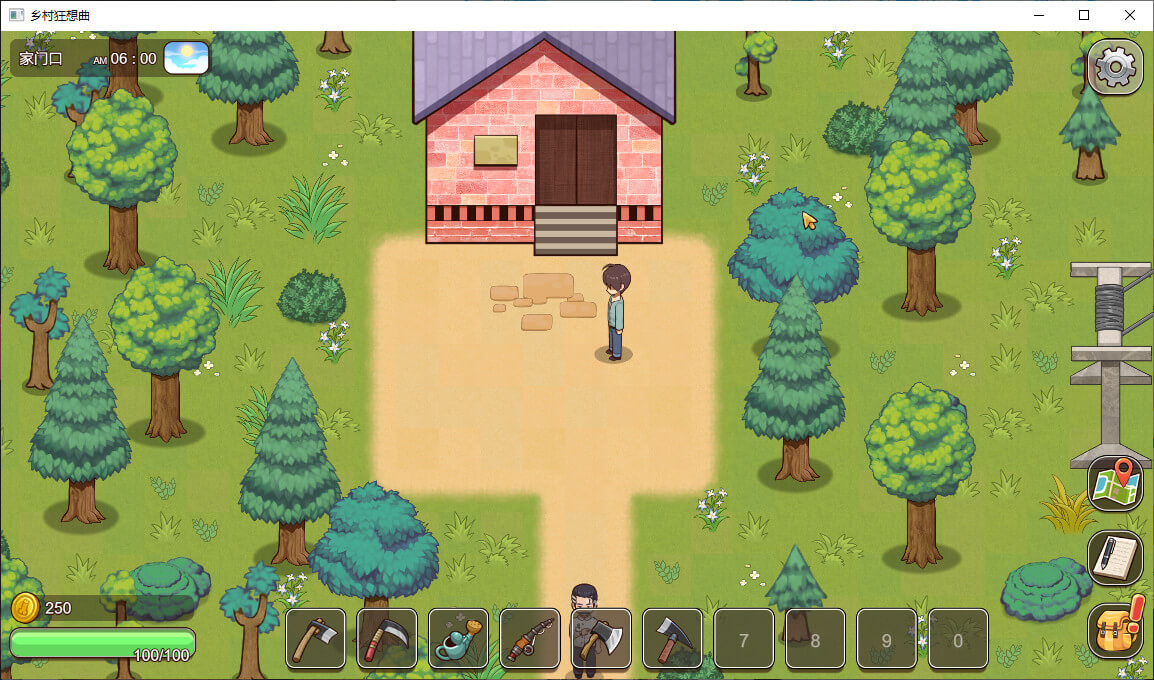Close the game window
Screen dimensions: 1154x680
click(1130, 15)
